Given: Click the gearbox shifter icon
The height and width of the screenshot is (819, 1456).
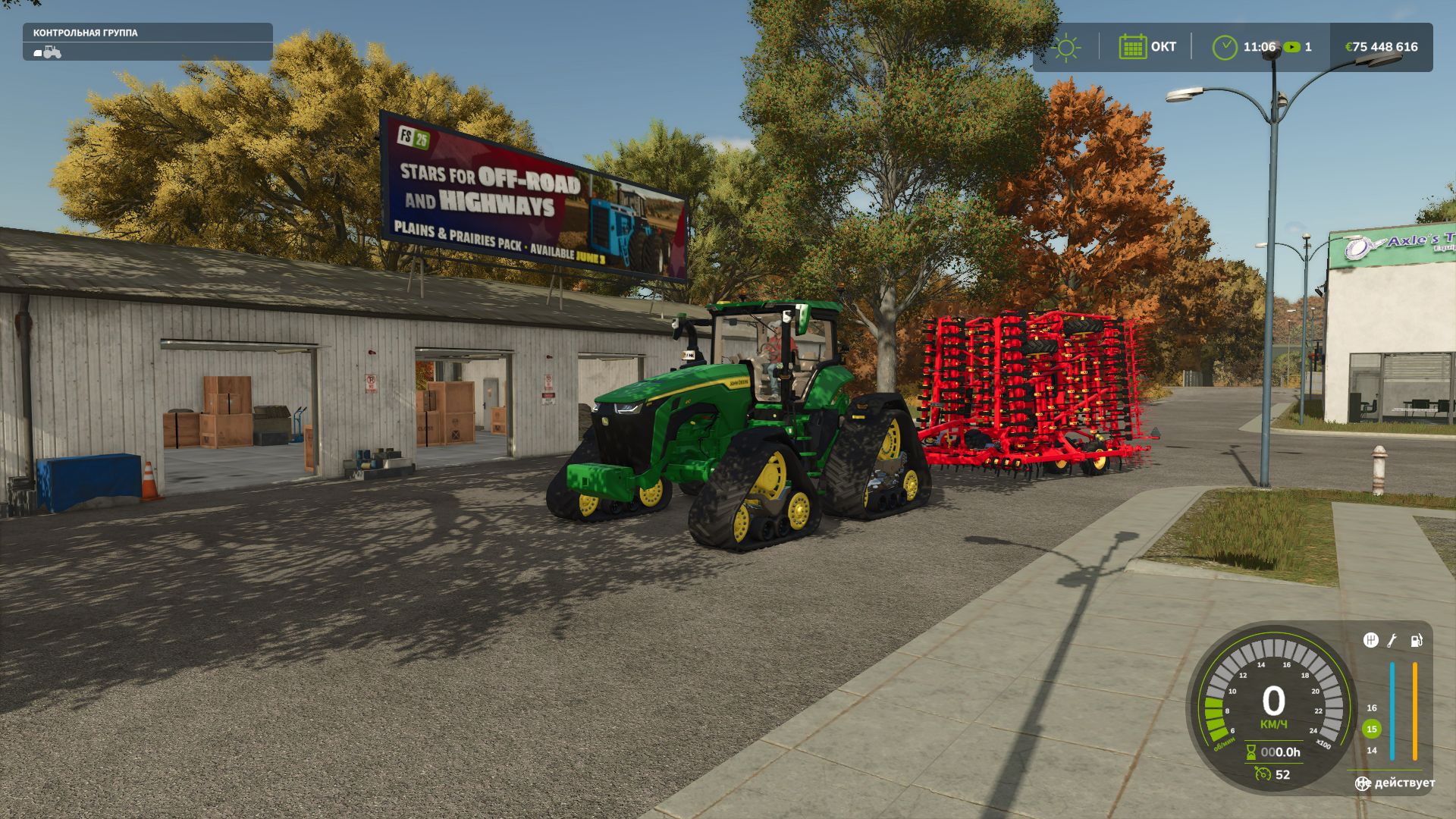Looking at the screenshot, I should point(1370,641).
